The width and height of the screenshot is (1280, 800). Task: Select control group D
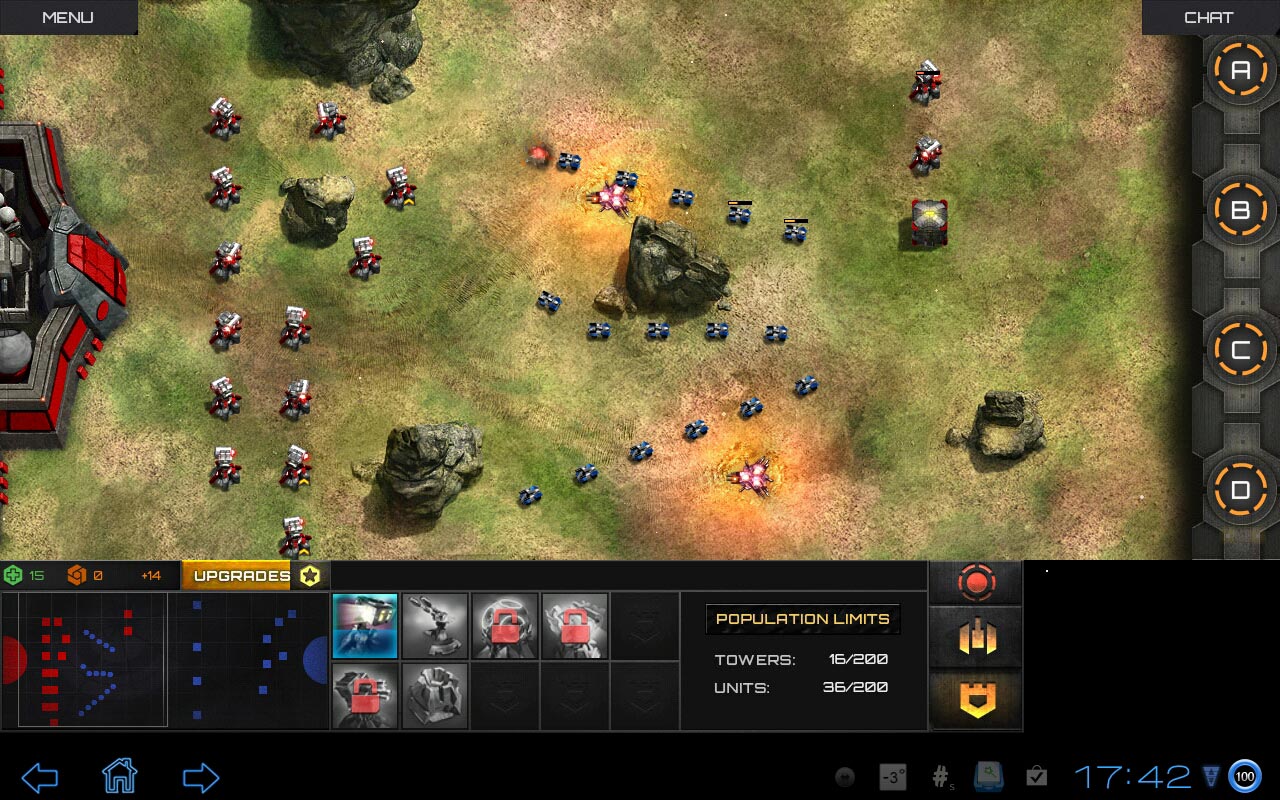coord(1240,490)
